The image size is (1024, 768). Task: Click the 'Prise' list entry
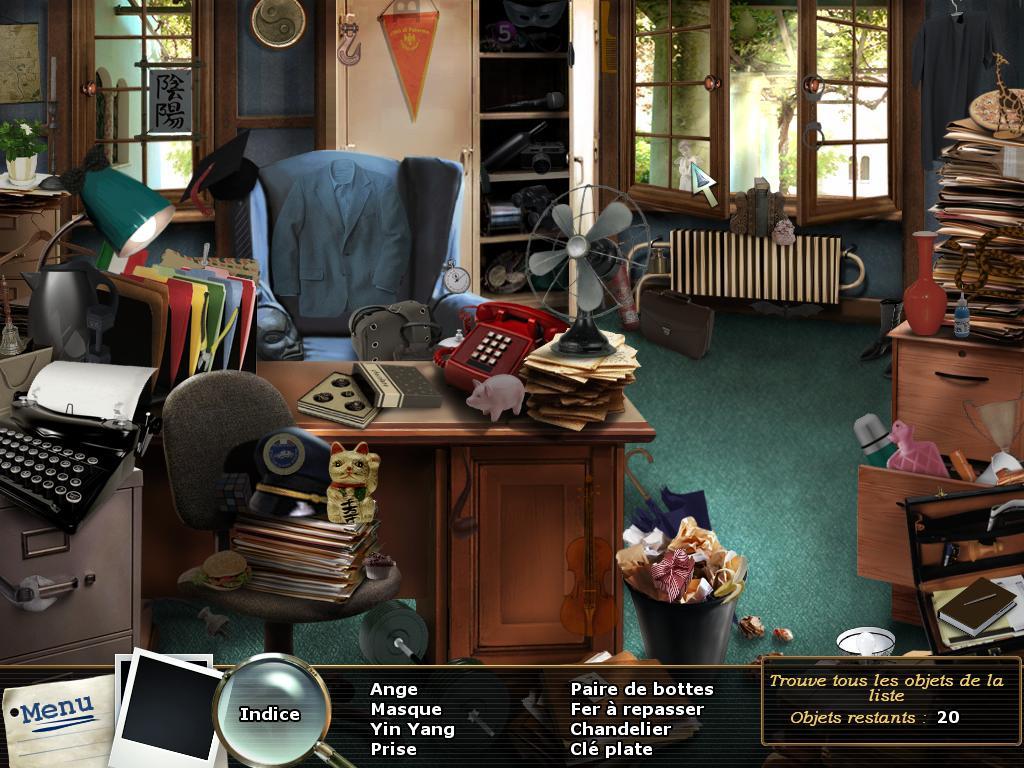[393, 749]
